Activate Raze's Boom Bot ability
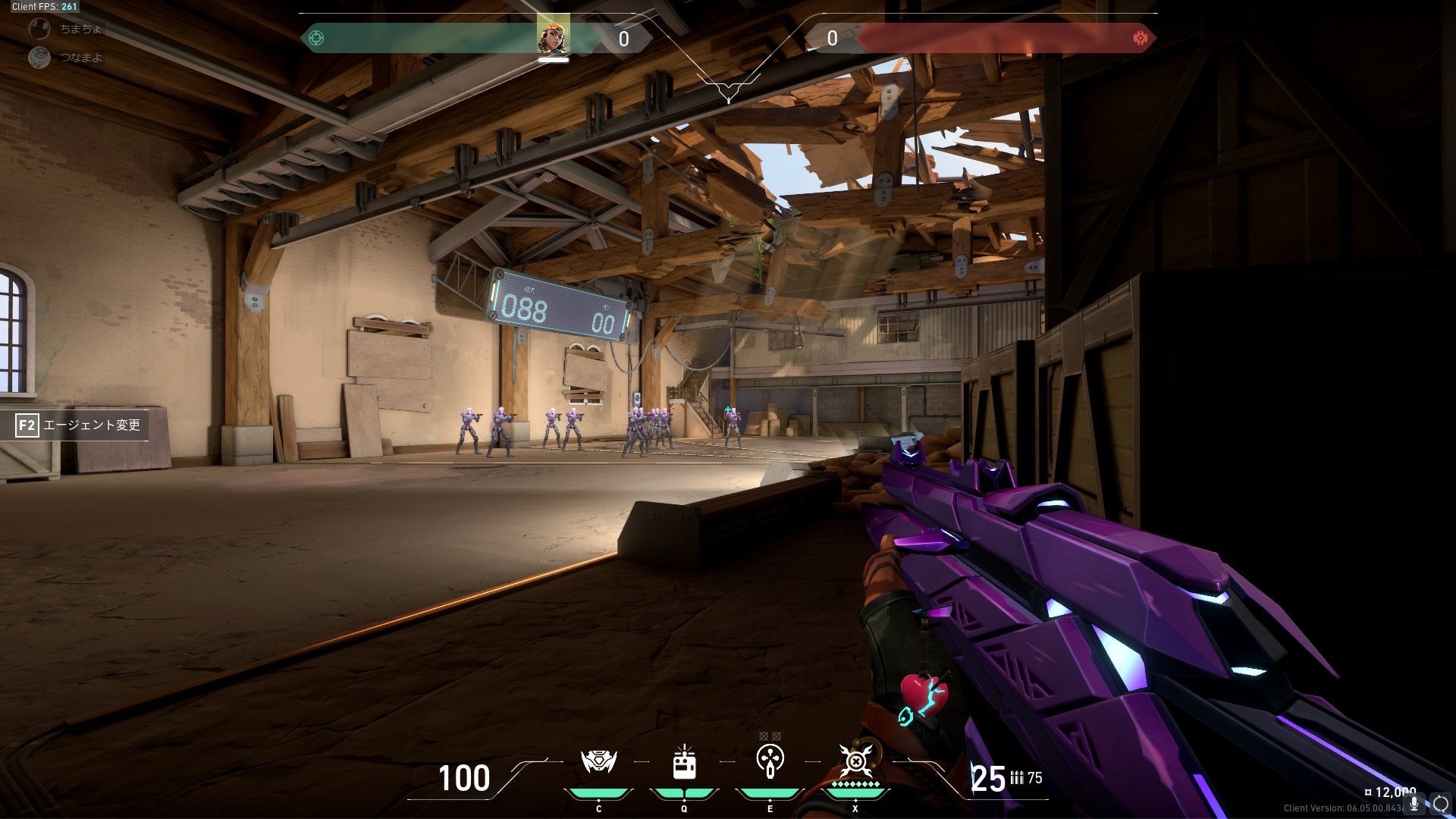The width and height of the screenshot is (1456, 819). (598, 762)
